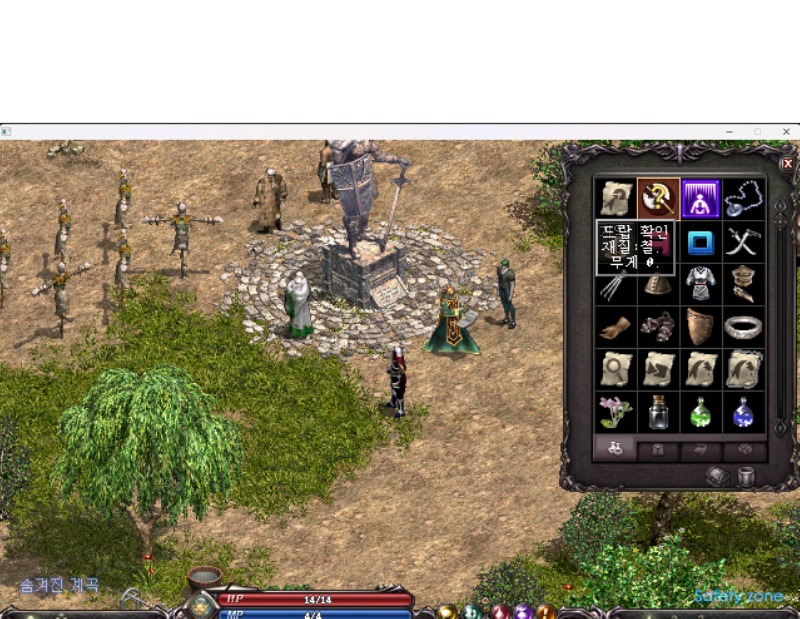Image resolution: width=800 pixels, height=619 pixels.
Task: Select the blue gem necklace slot
Action: click(743, 198)
